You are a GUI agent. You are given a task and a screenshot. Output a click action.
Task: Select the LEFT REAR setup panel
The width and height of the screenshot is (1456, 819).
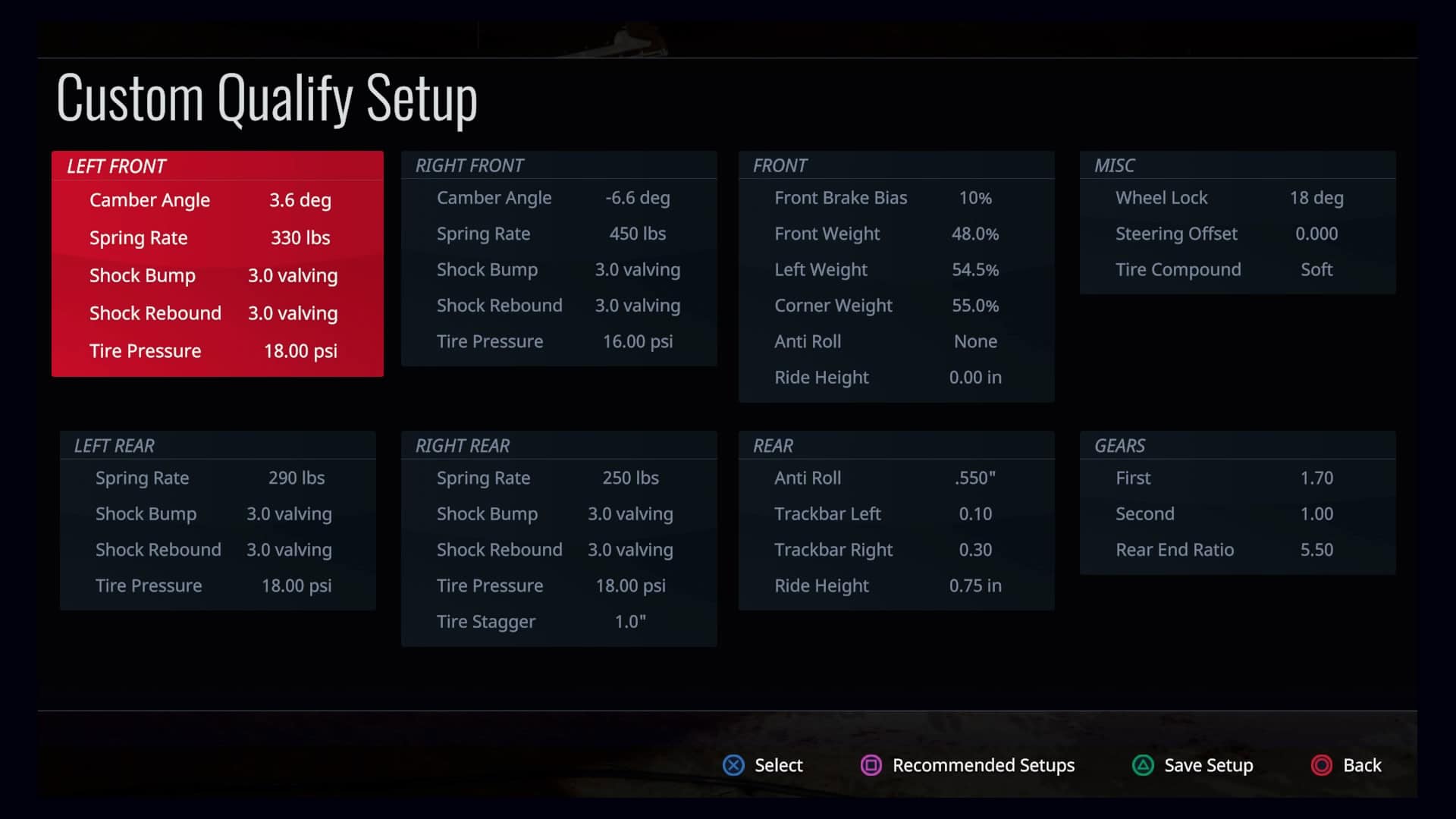point(217,520)
